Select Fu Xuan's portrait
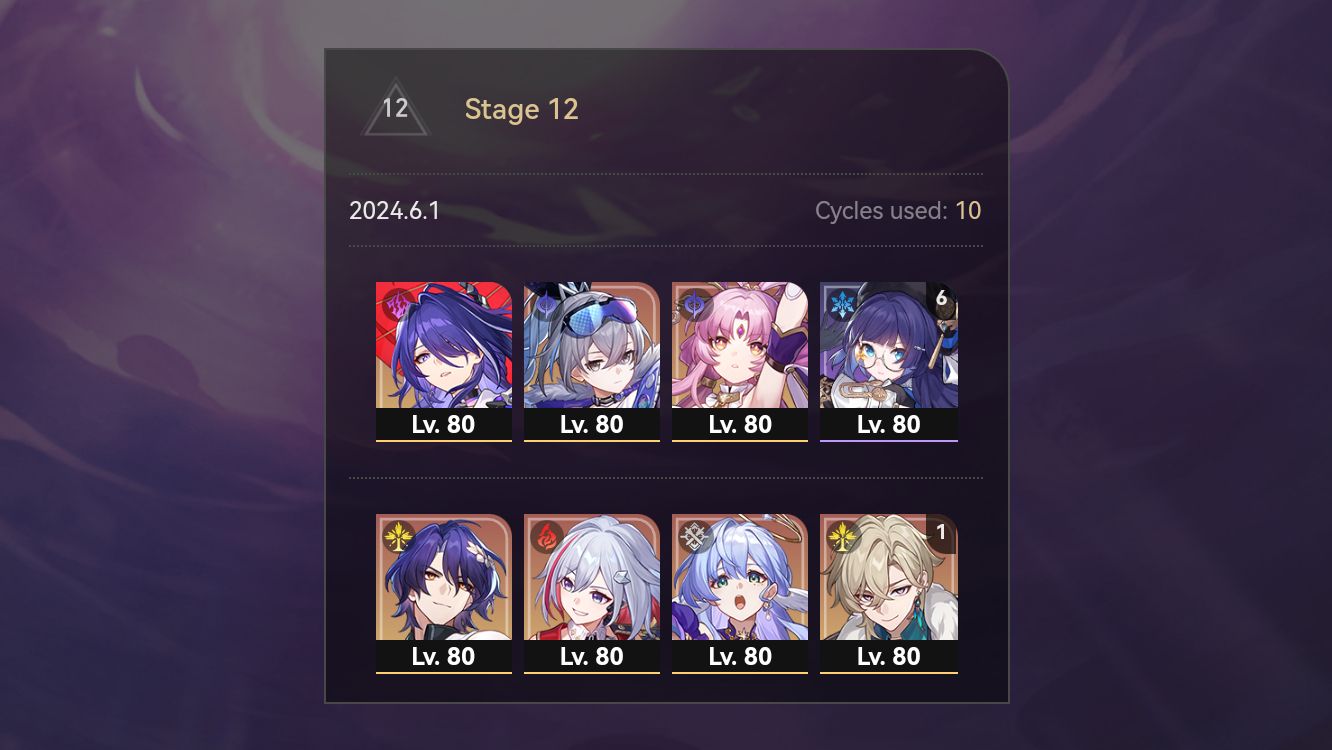 click(x=740, y=350)
